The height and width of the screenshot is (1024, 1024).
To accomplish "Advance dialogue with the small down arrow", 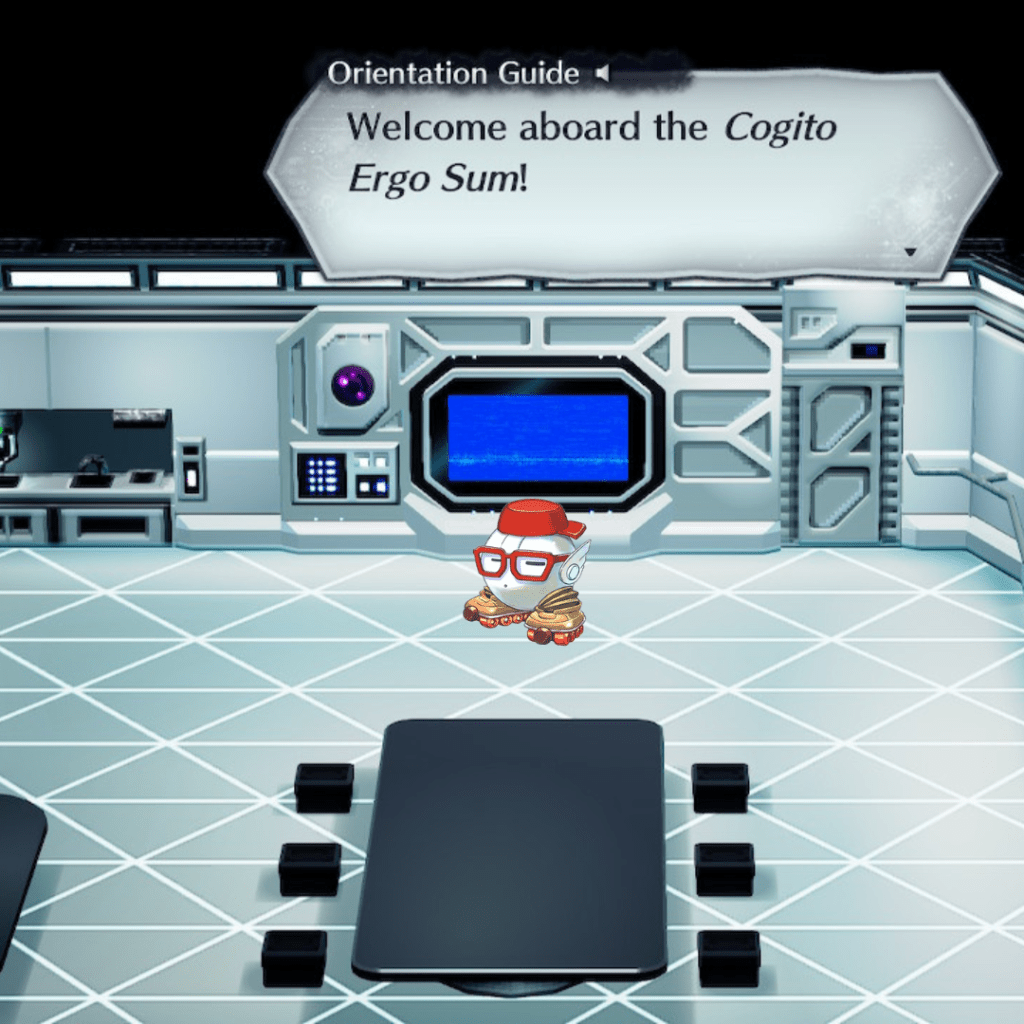I will 910,252.
